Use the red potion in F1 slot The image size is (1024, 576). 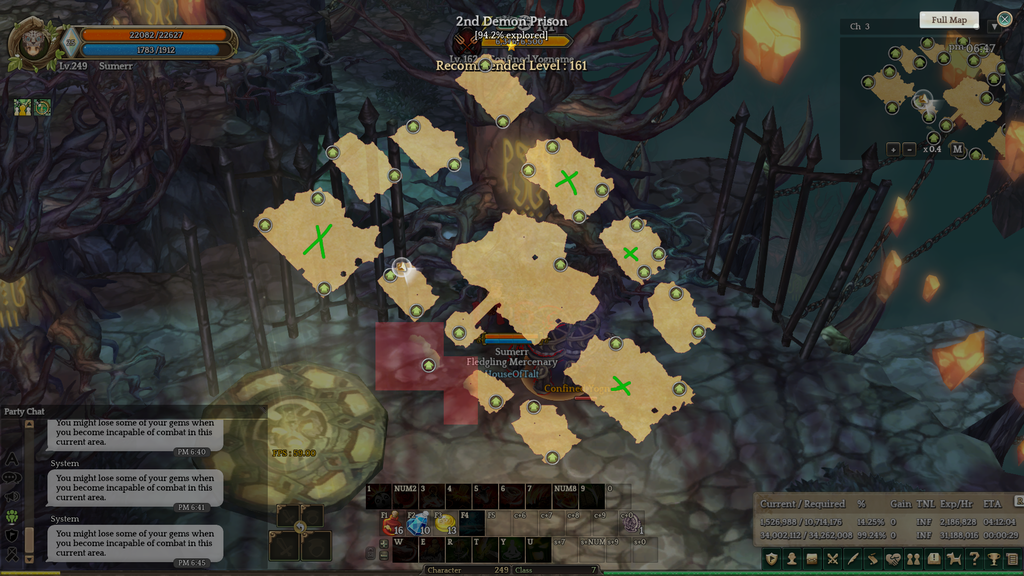coord(390,523)
